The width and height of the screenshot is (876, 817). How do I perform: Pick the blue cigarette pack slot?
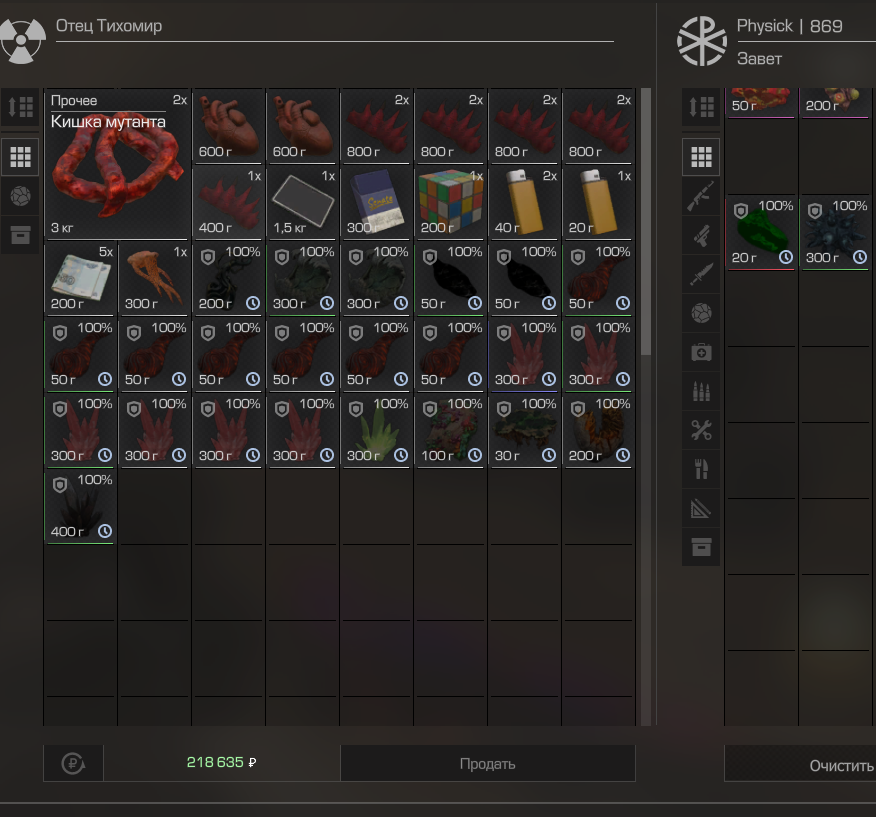[376, 201]
